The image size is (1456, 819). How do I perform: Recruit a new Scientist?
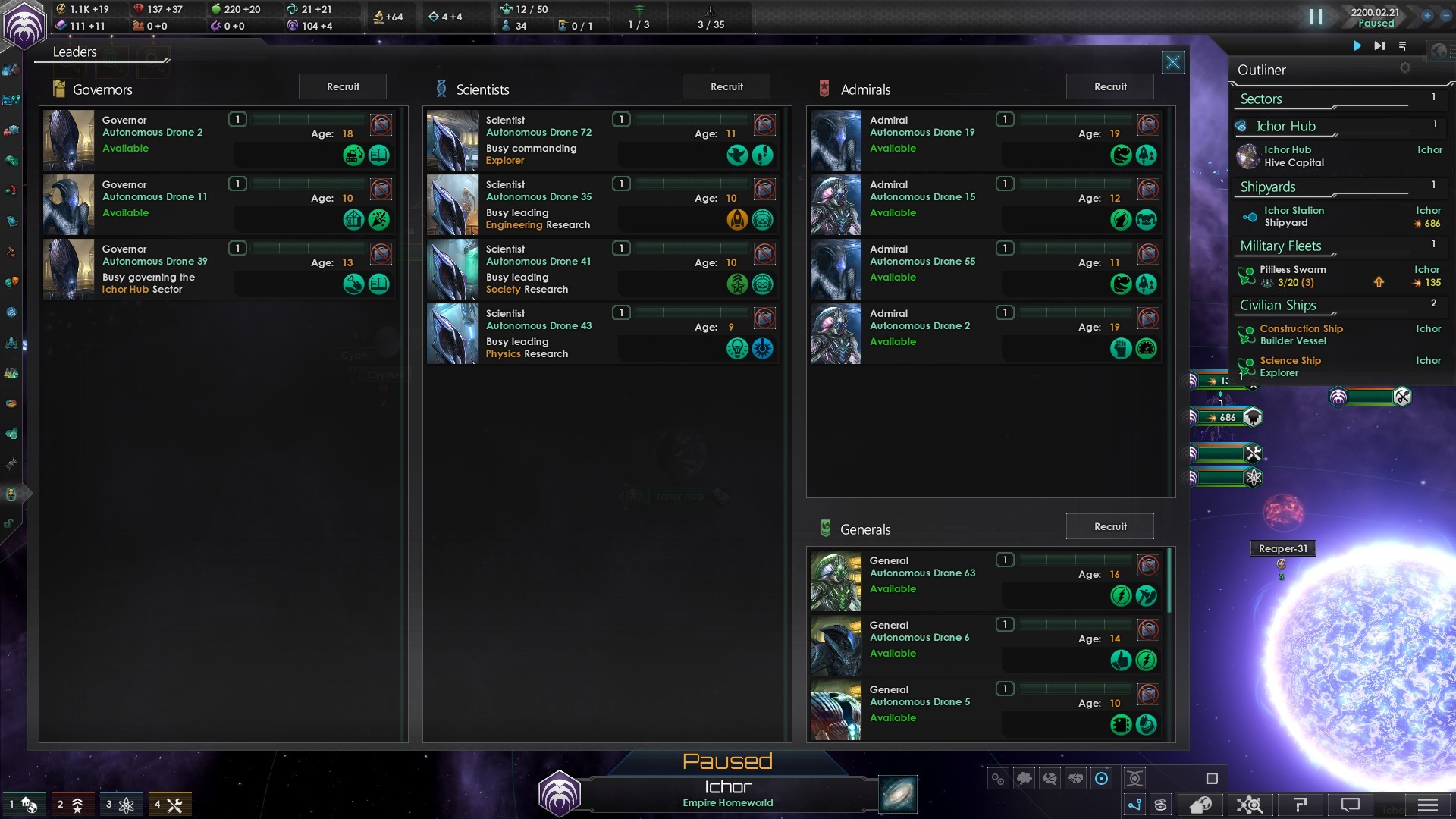coord(726,86)
